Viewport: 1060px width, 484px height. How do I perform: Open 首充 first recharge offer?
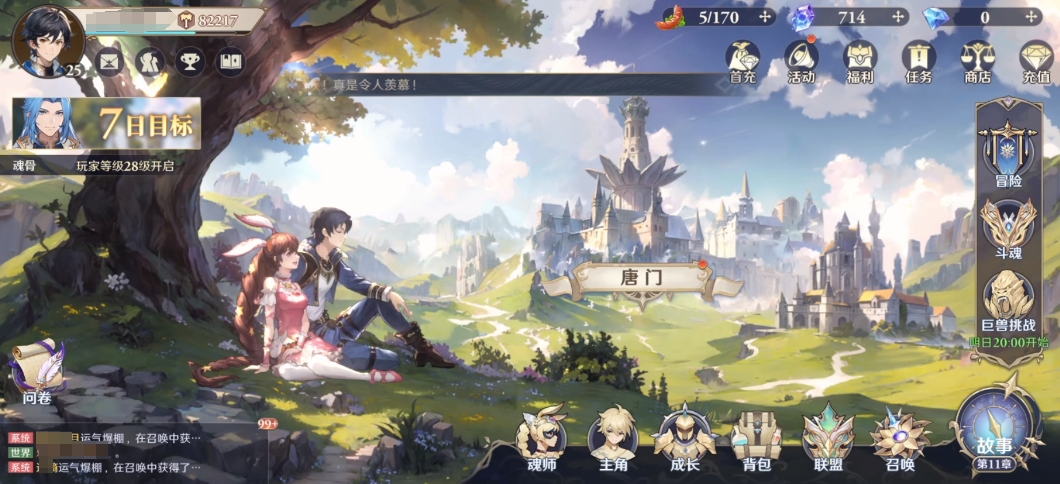click(x=742, y=60)
